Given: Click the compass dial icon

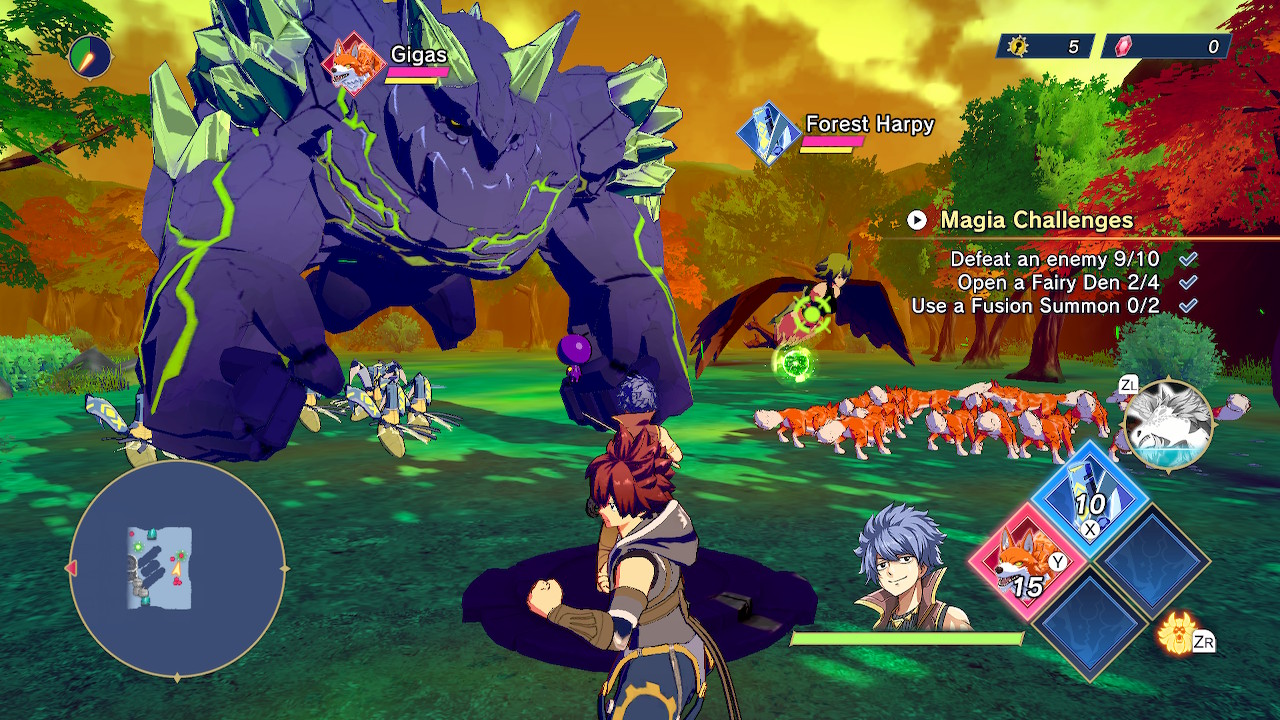Looking at the screenshot, I should tap(91, 57).
